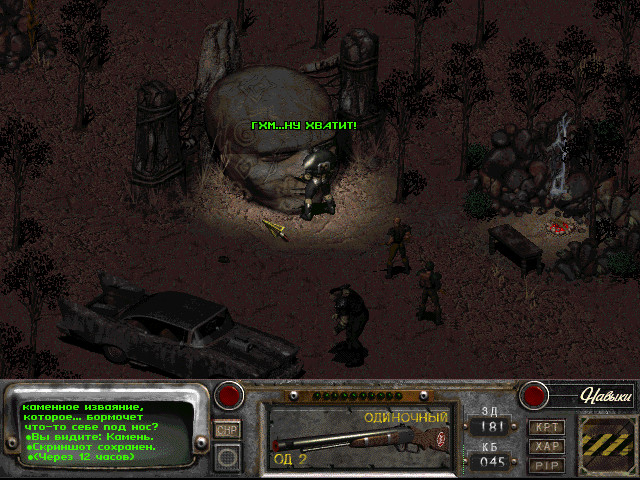Open the КРТ map button
The height and width of the screenshot is (480, 640).
coord(547,427)
